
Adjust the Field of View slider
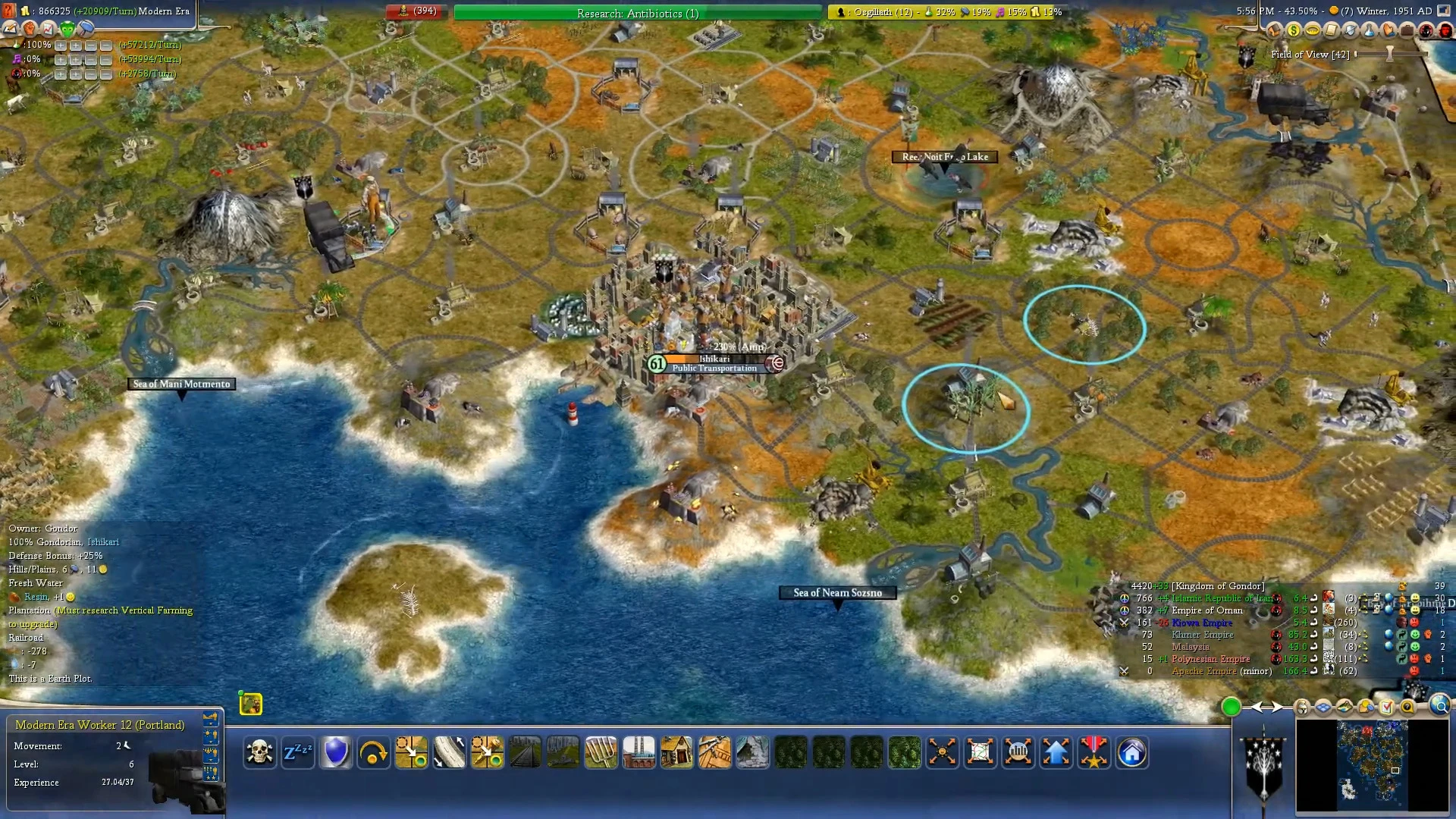point(1390,54)
